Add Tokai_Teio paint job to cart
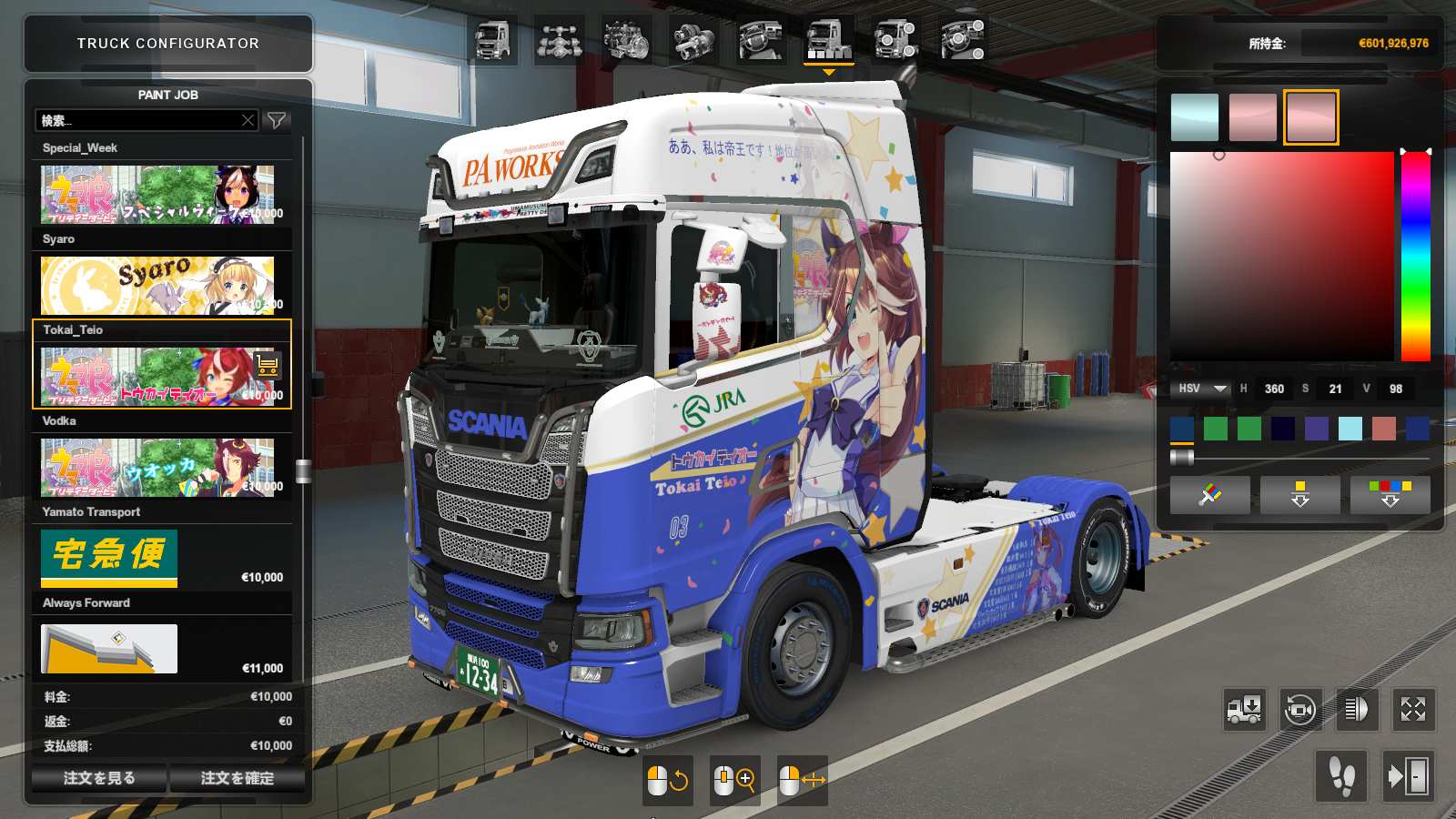 coord(268,365)
